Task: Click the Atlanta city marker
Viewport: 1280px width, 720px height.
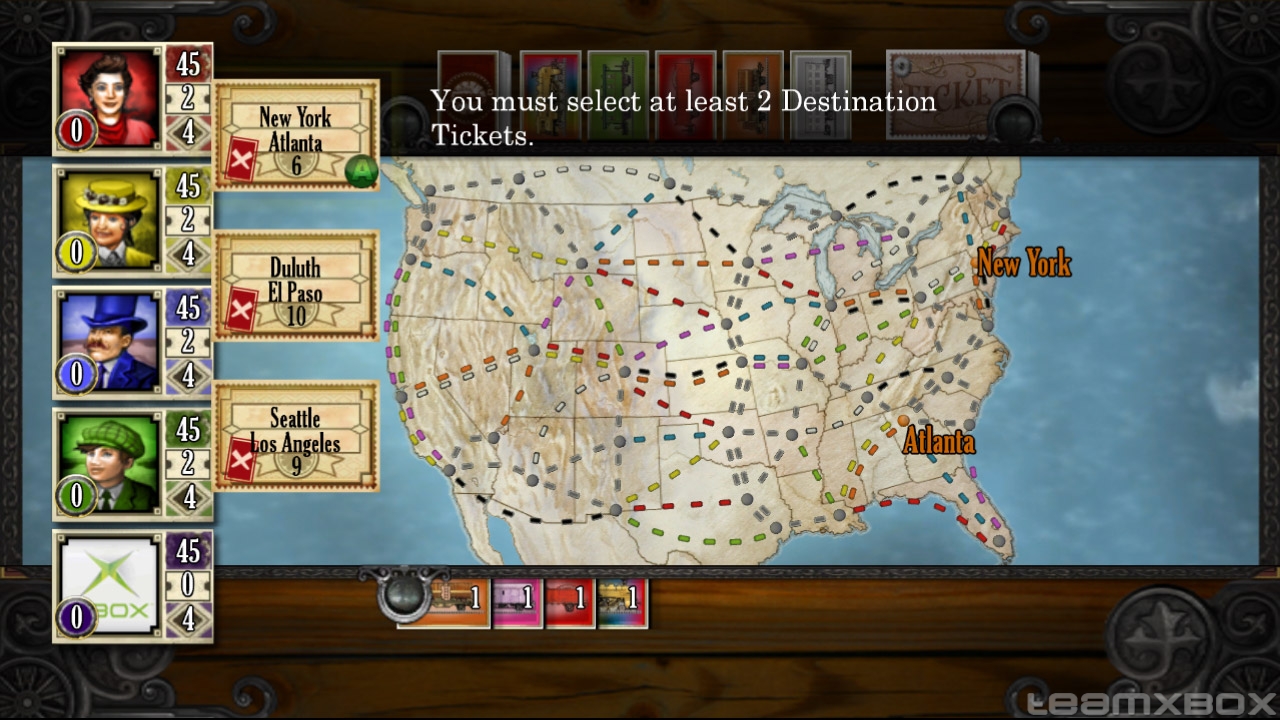Action: pos(904,421)
